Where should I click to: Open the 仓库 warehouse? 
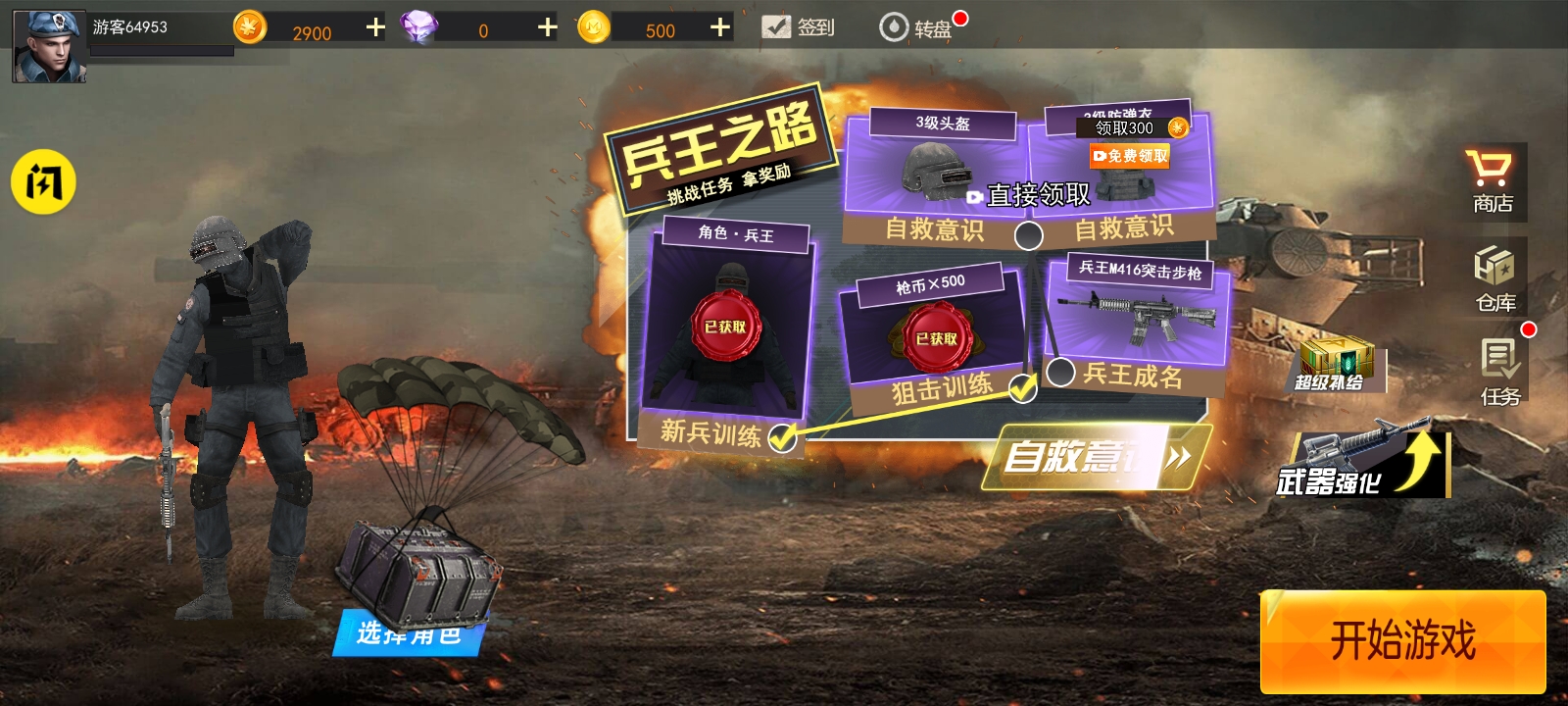(x=1494, y=278)
